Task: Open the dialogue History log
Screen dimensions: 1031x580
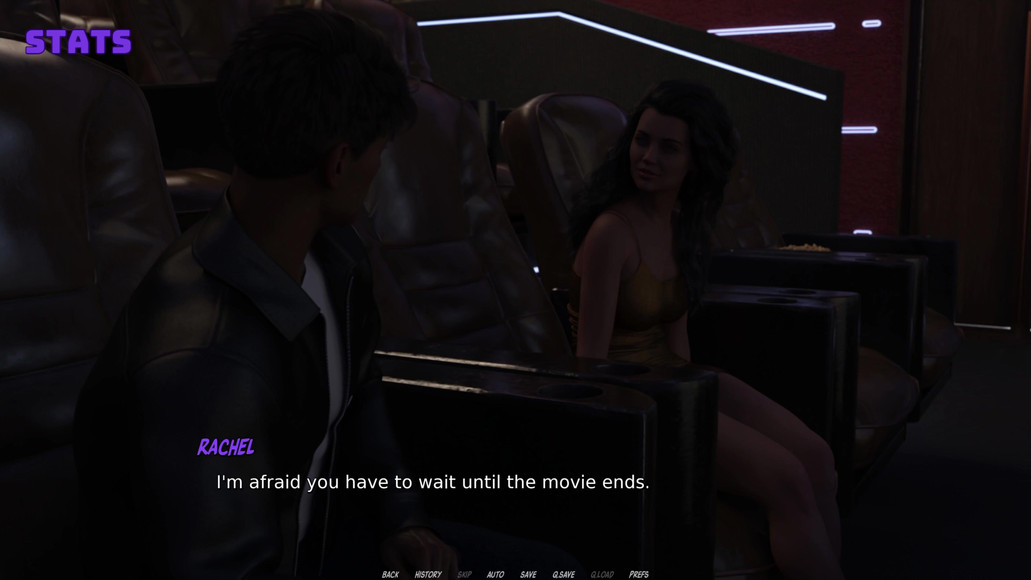Action: (428, 575)
